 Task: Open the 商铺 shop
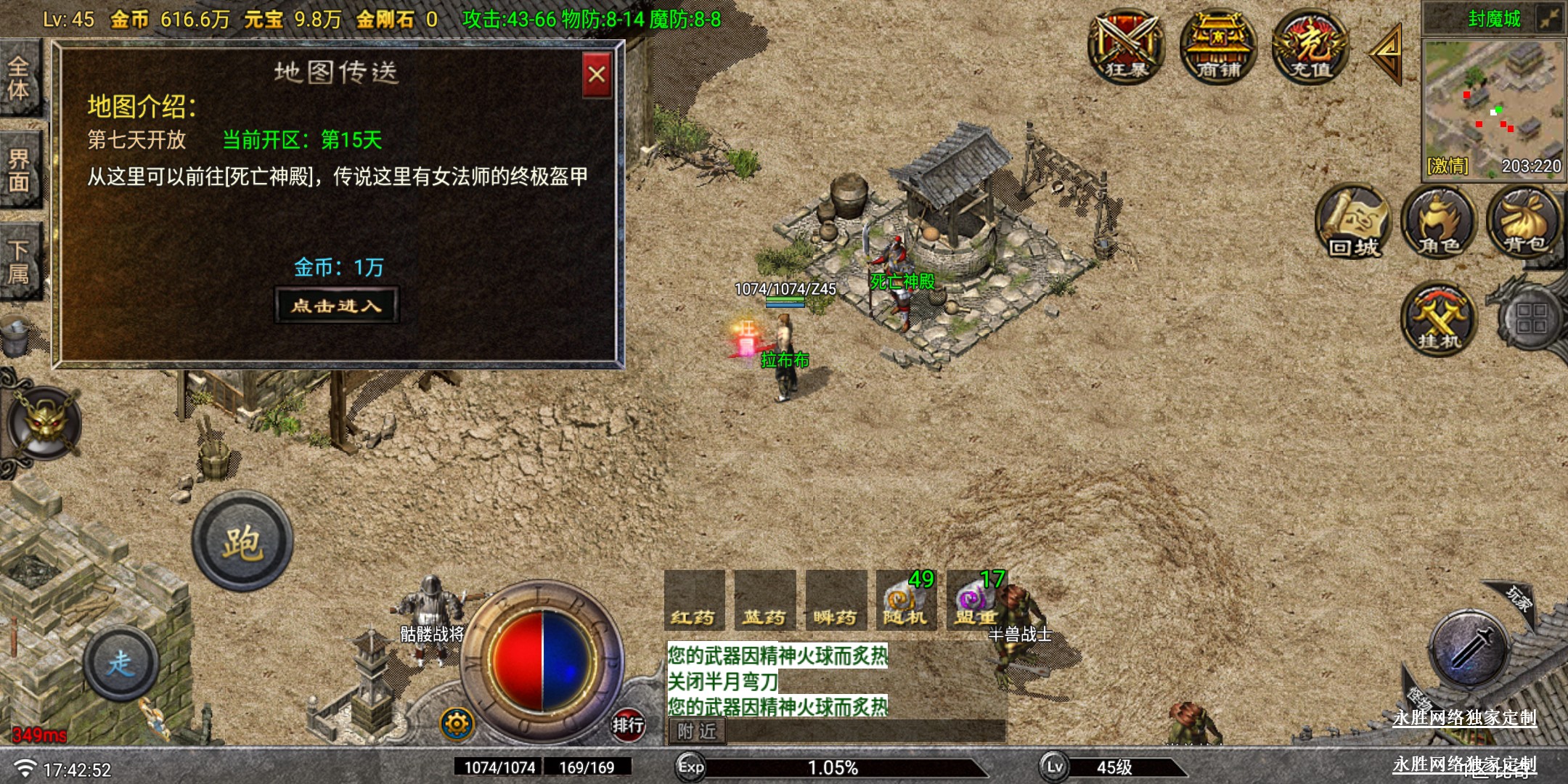pos(1218,46)
